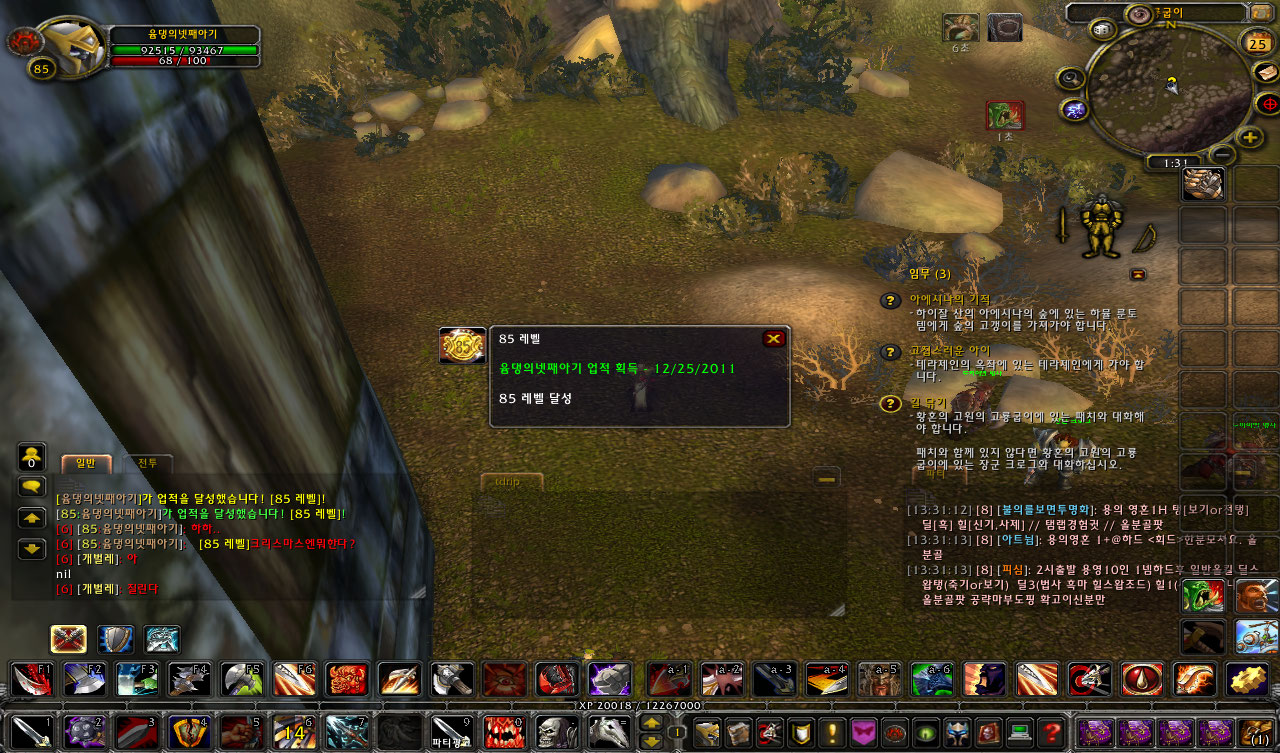
Task: Collapse the quest tracker with its arrow button
Action: click(x=1138, y=273)
